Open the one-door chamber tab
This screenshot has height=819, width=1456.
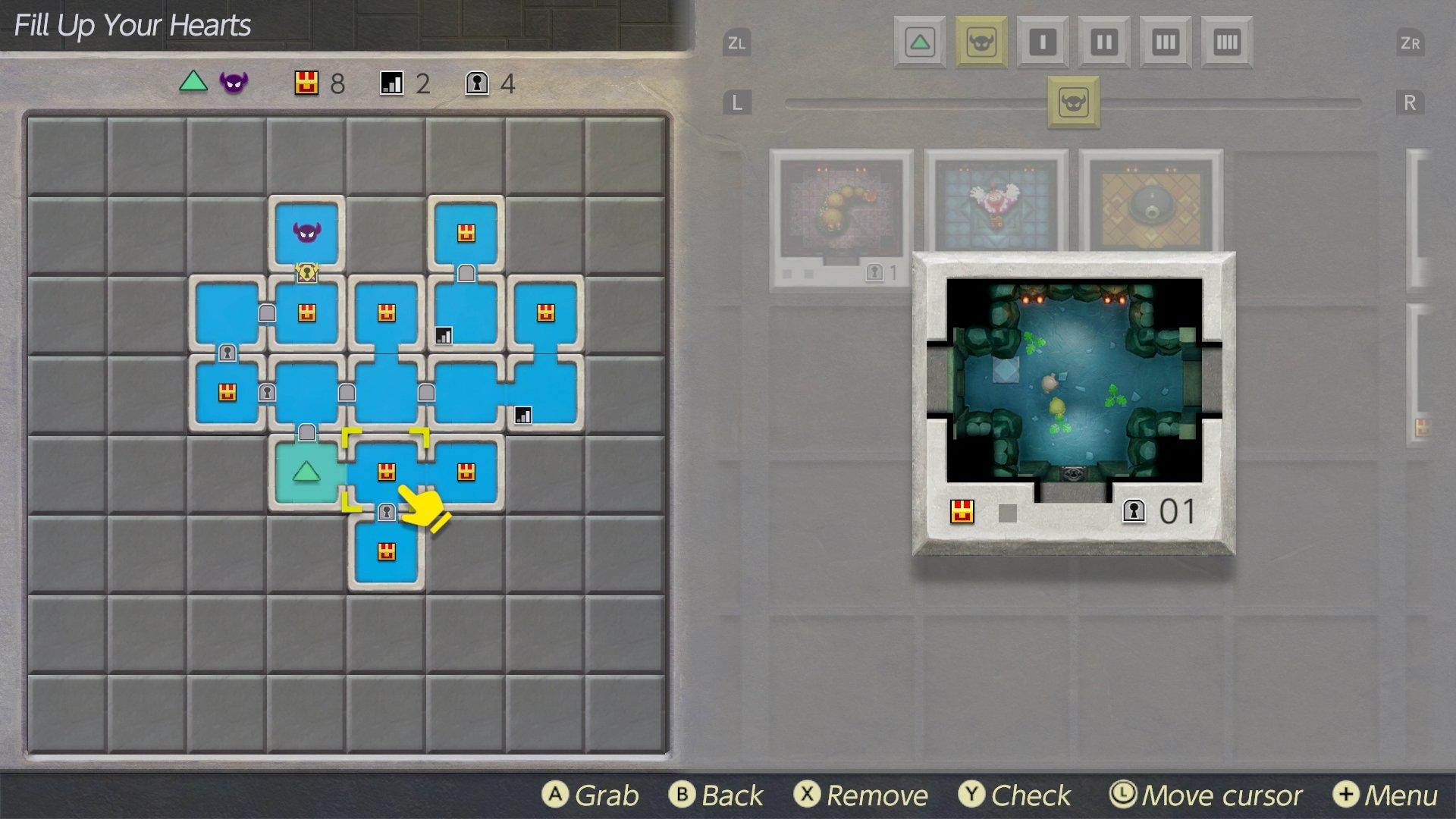coord(1042,42)
